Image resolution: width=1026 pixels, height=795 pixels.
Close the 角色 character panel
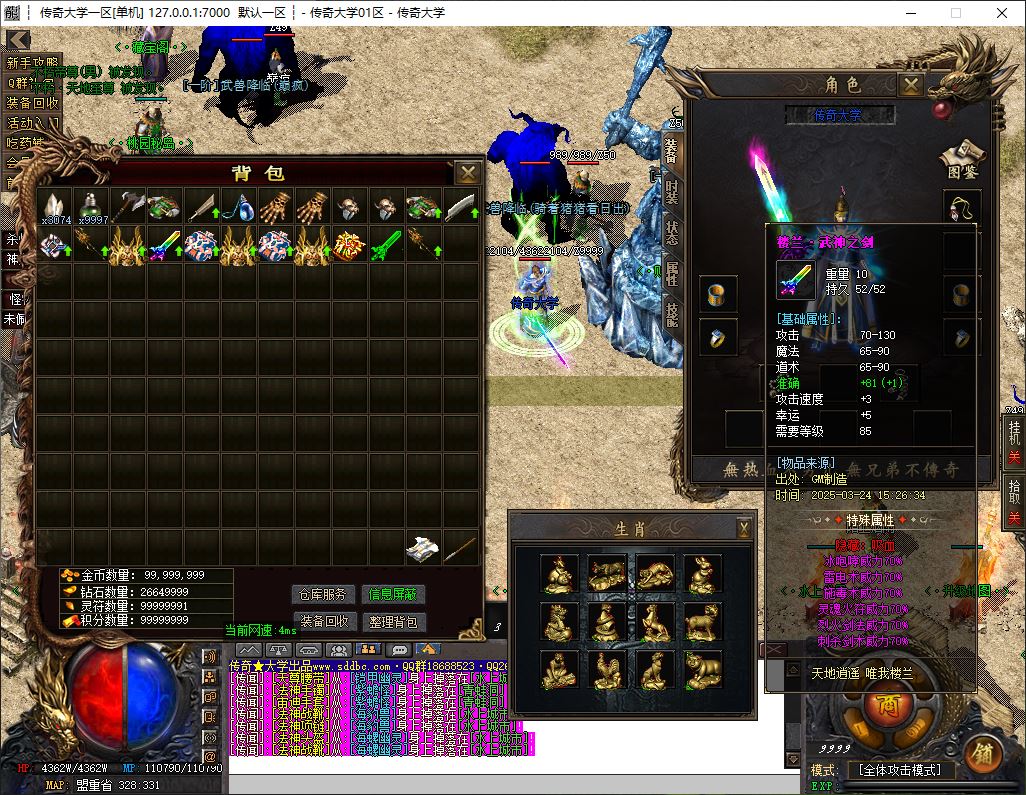[x=911, y=85]
